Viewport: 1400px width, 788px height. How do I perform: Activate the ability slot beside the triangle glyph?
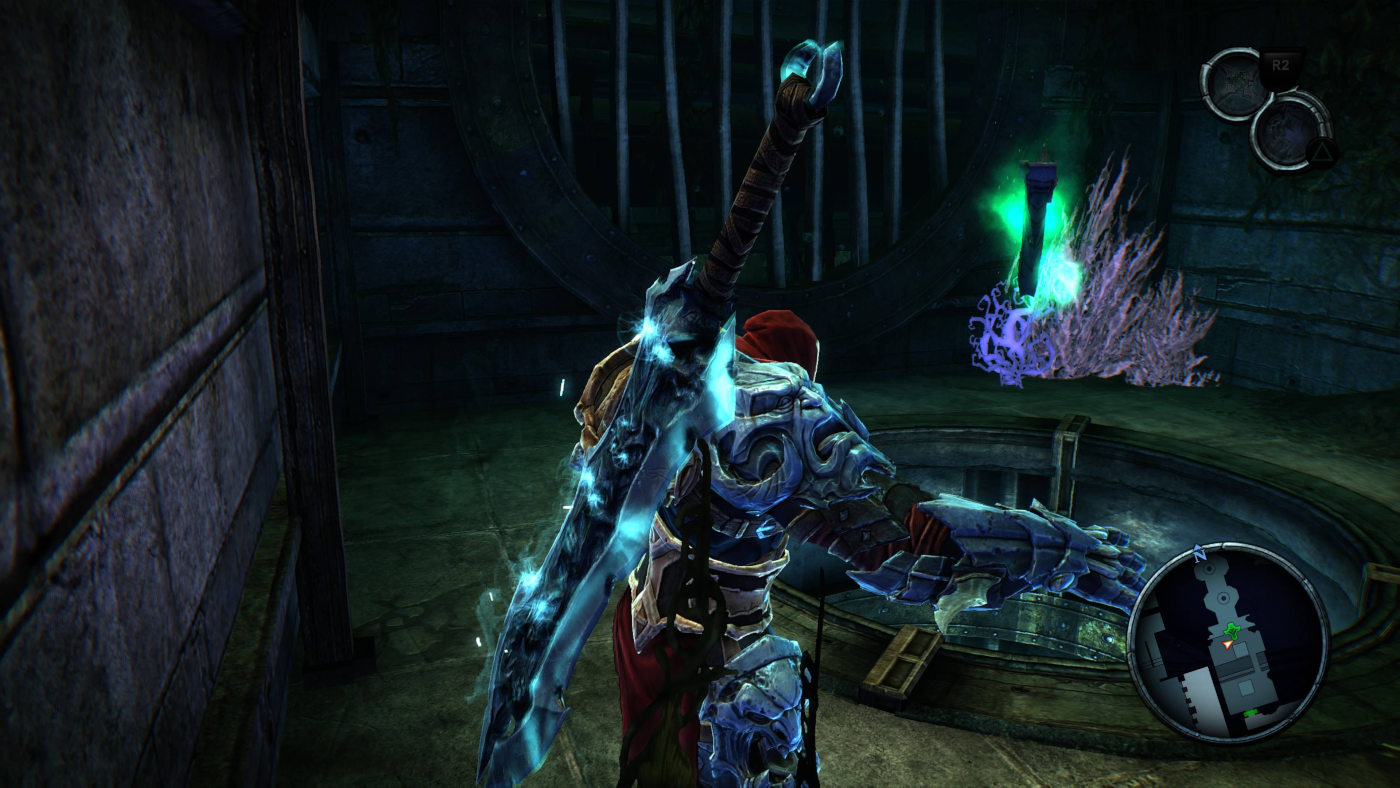pos(1288,130)
